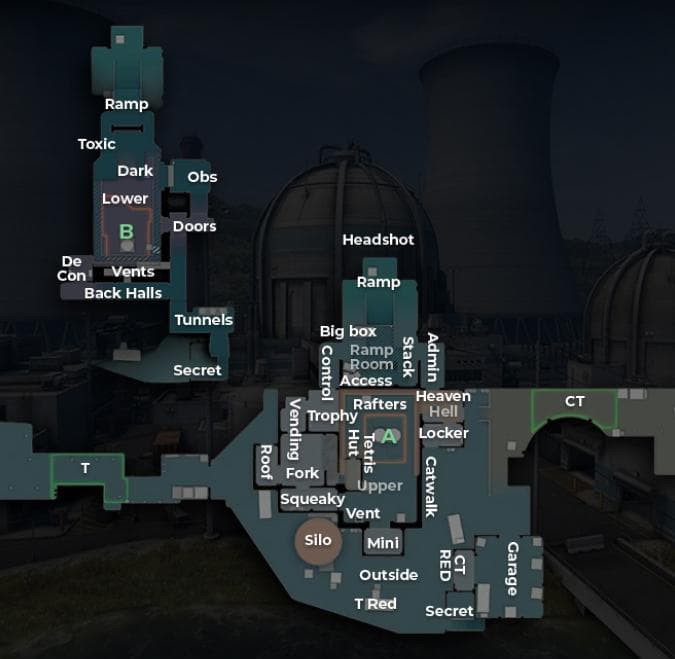This screenshot has height=659, width=675.
Task: Click the Mini callout label
Action: (383, 543)
